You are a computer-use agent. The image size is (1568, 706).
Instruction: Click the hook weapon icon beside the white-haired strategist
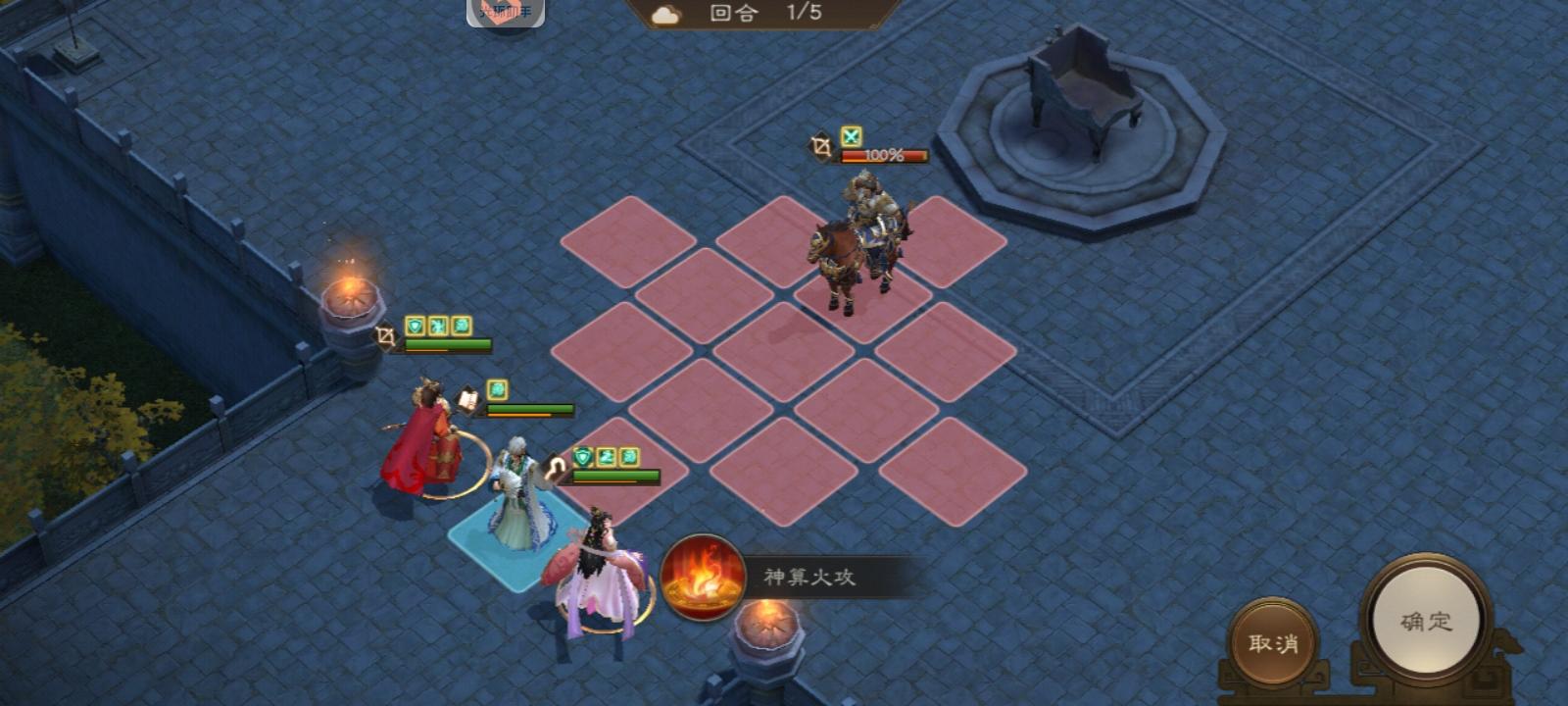(554, 468)
